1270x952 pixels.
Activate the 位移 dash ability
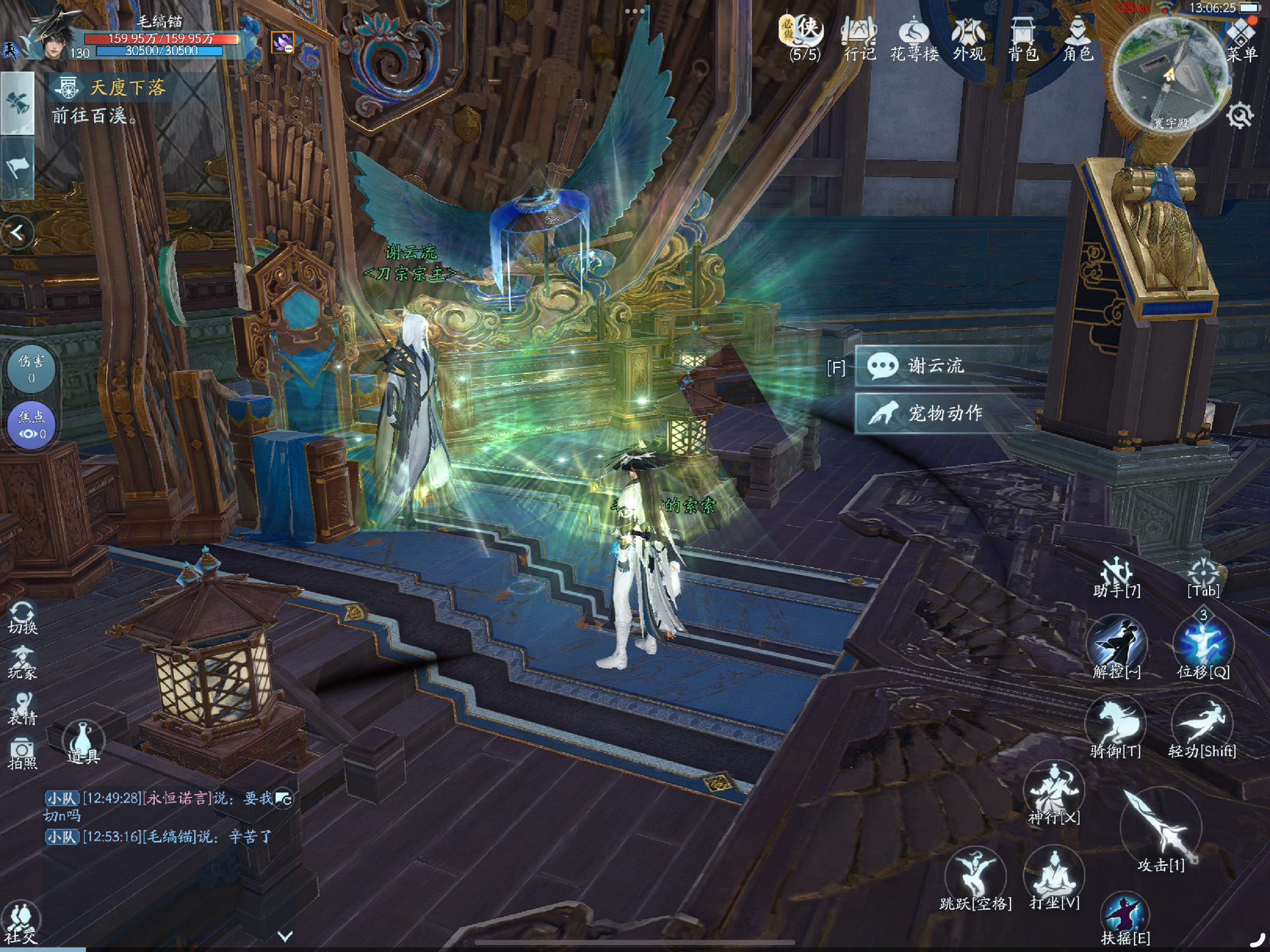pyautogui.click(x=1203, y=647)
